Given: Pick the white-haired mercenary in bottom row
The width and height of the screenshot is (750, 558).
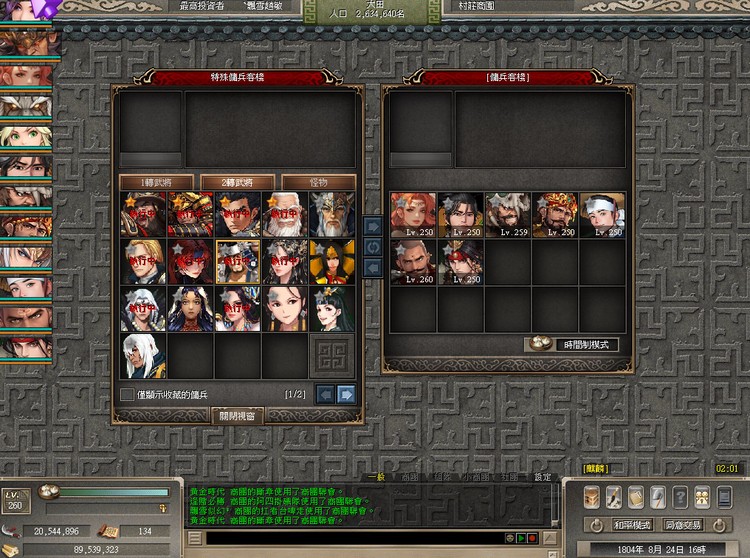Looking at the screenshot, I should 143,355.
